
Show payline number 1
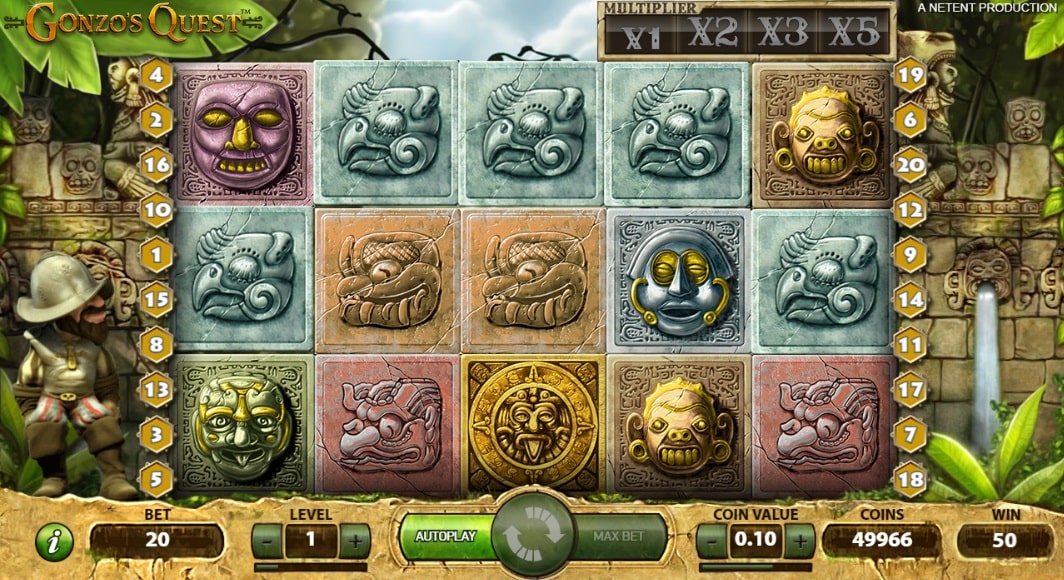[156, 254]
